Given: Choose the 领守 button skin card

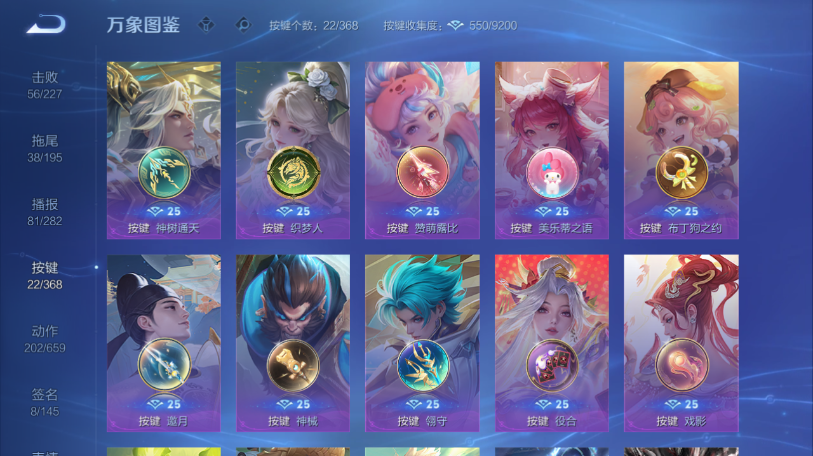Looking at the screenshot, I should tap(422, 342).
